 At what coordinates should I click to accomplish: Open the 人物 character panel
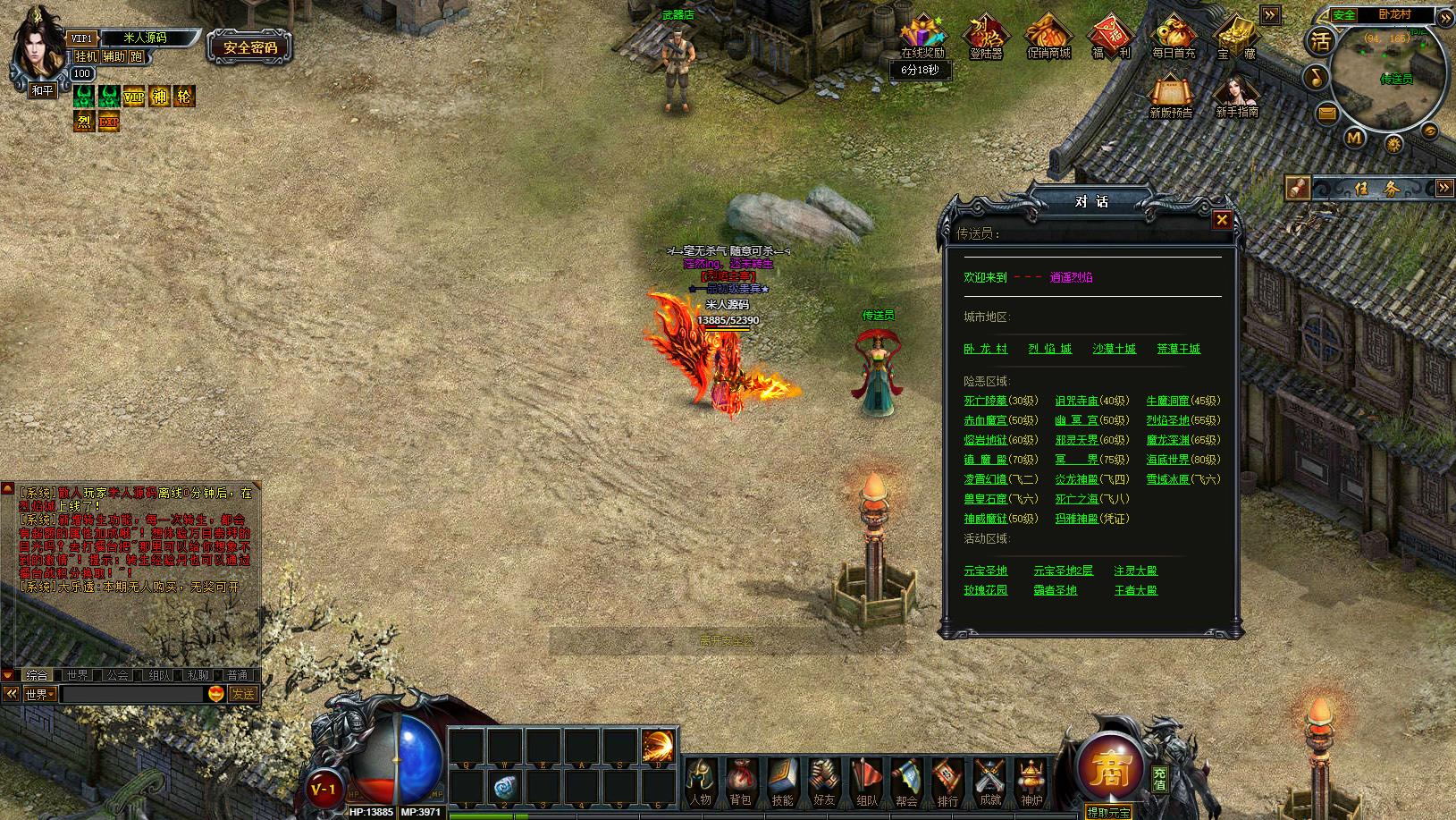701,782
